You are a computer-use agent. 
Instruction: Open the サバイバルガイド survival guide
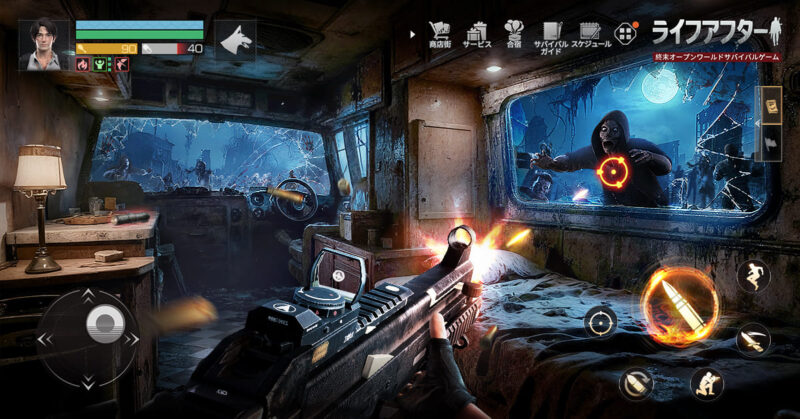tap(552, 34)
